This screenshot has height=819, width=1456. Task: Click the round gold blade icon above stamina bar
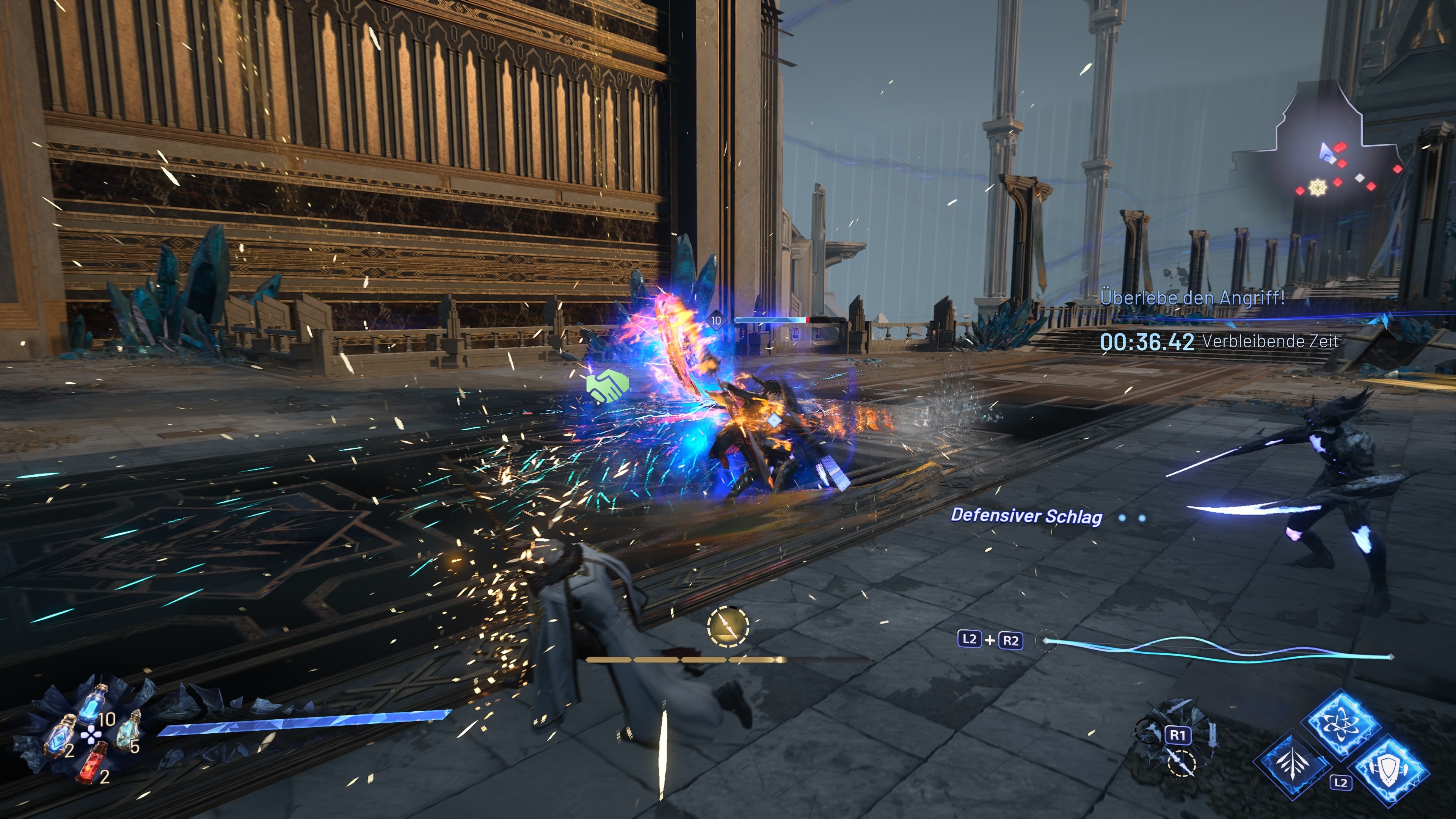click(x=728, y=626)
